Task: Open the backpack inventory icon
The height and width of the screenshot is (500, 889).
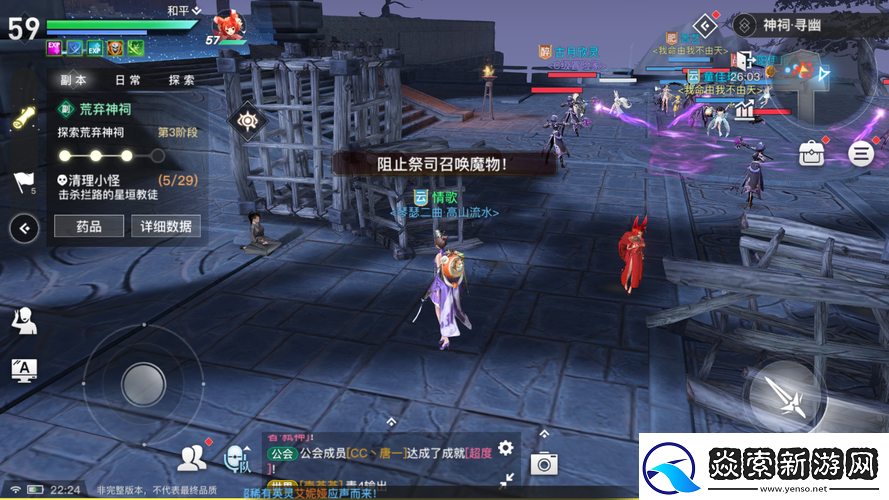Action: click(x=811, y=153)
